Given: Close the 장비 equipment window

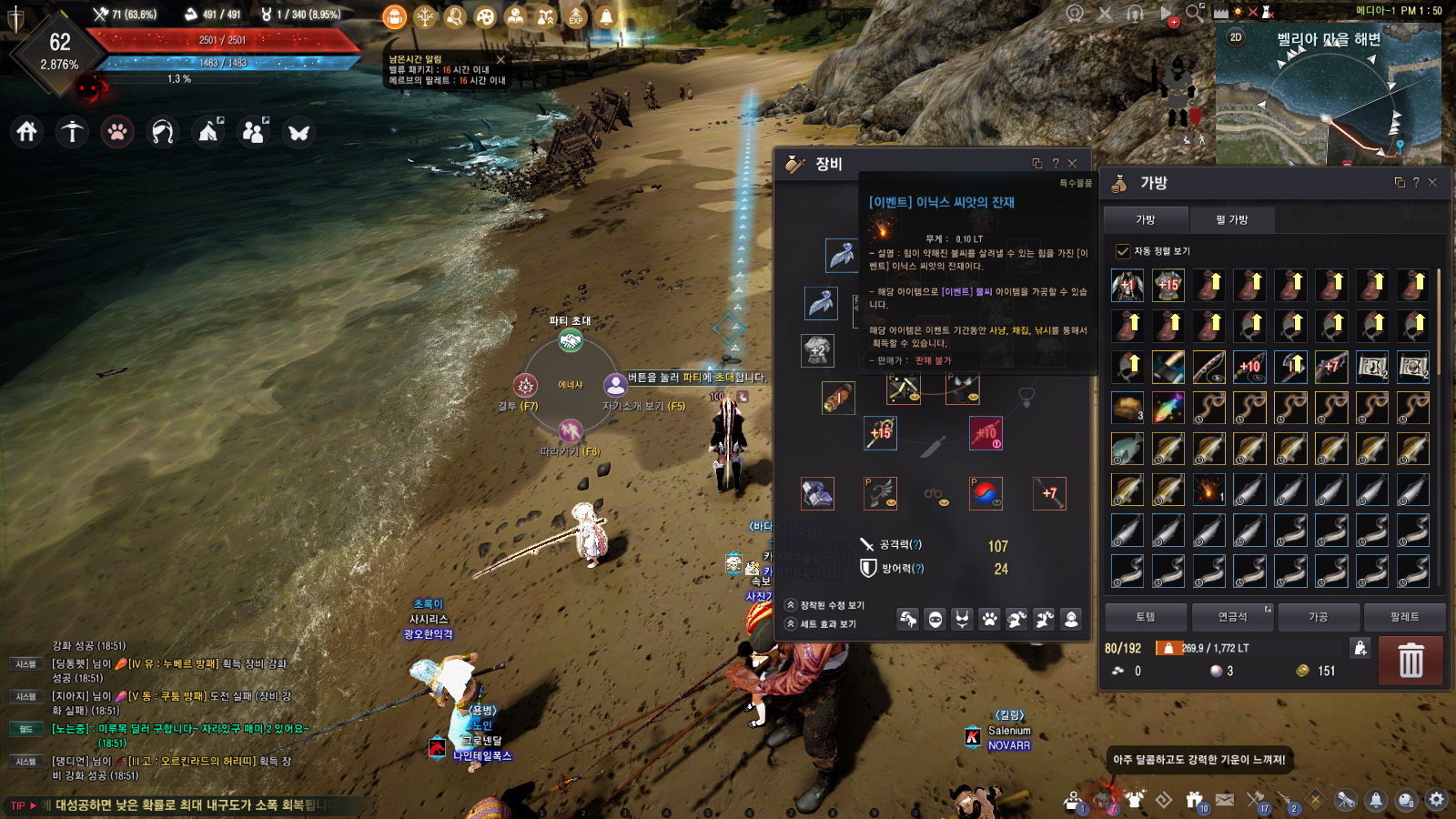Looking at the screenshot, I should tap(1072, 164).
